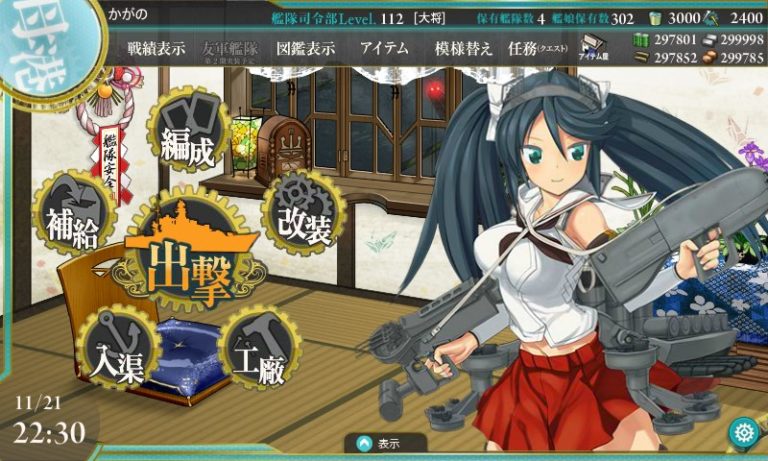
Task: Show 戦績表示 battle records
Action: point(156,49)
